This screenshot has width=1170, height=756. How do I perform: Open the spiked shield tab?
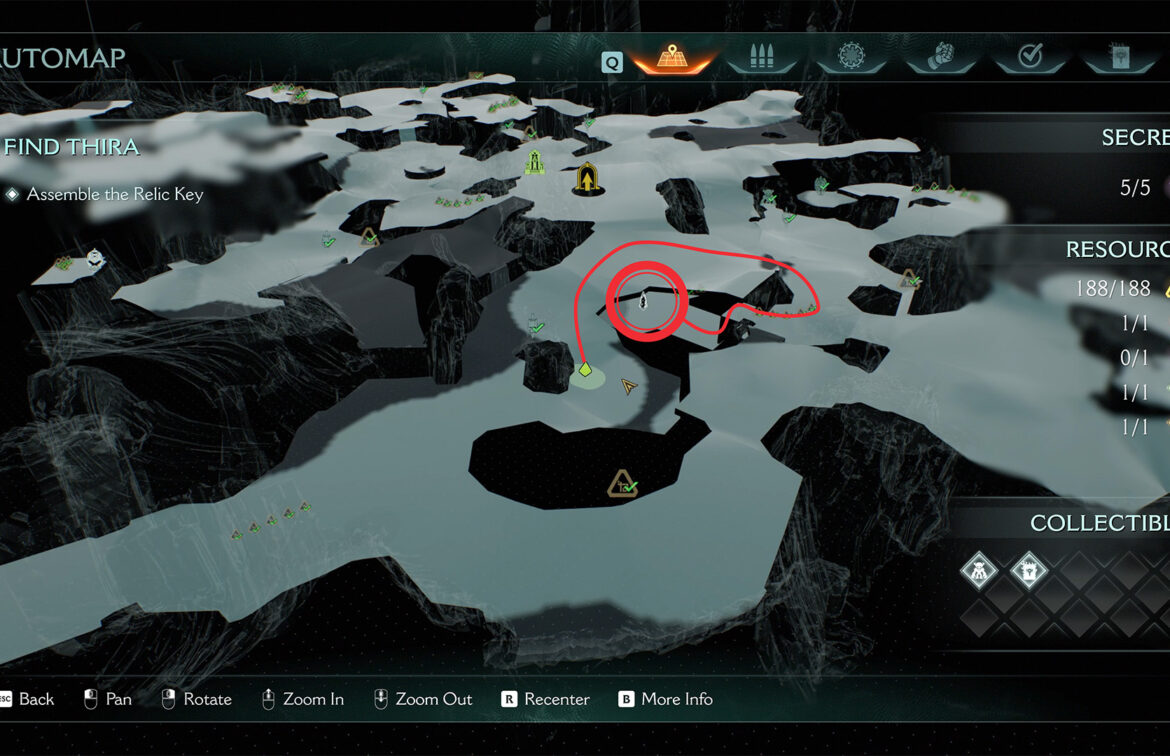[851, 58]
